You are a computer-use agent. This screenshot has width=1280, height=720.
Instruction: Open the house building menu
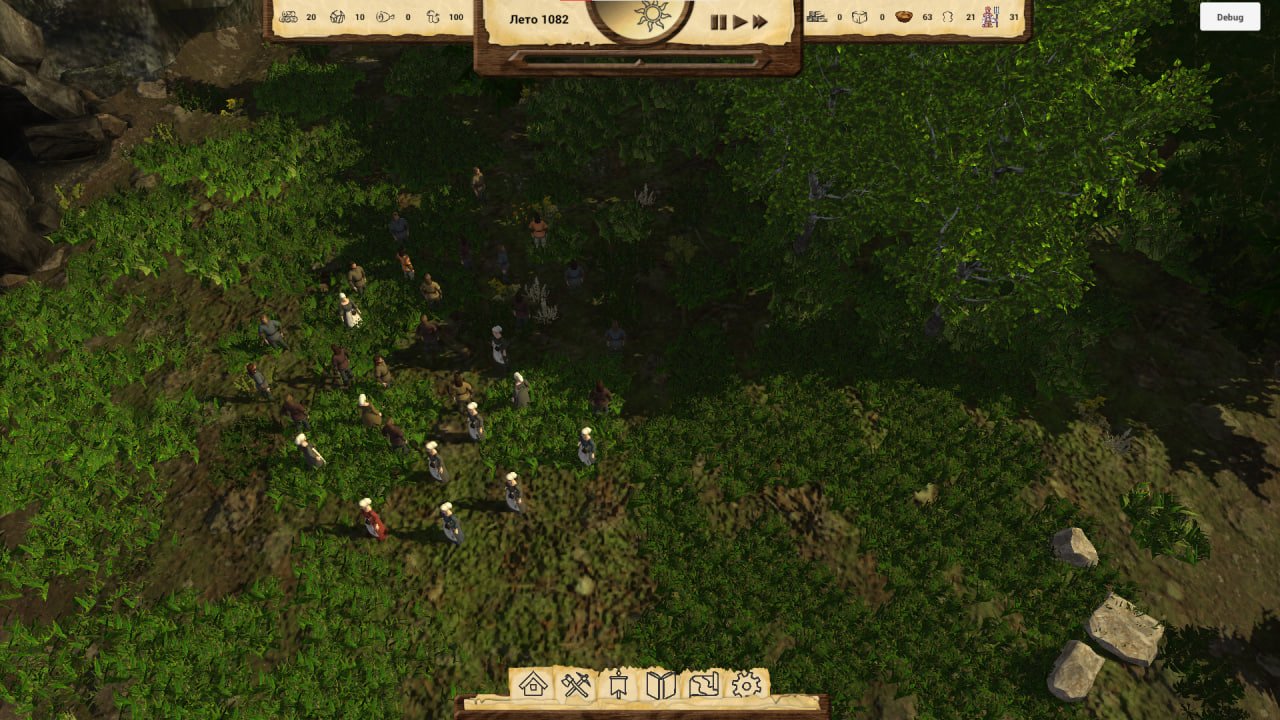pos(533,685)
